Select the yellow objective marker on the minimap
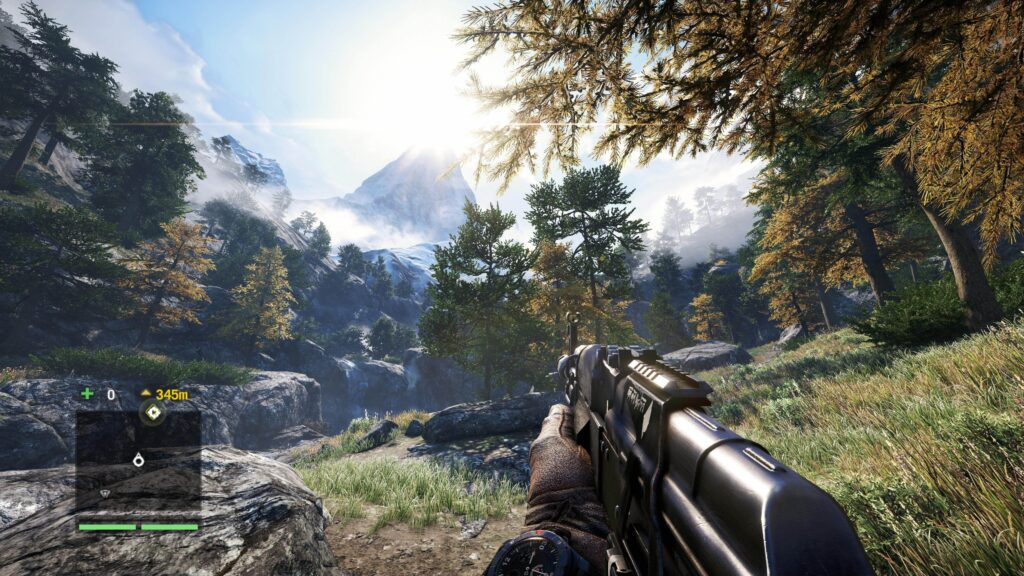1024x576 pixels. (152, 412)
